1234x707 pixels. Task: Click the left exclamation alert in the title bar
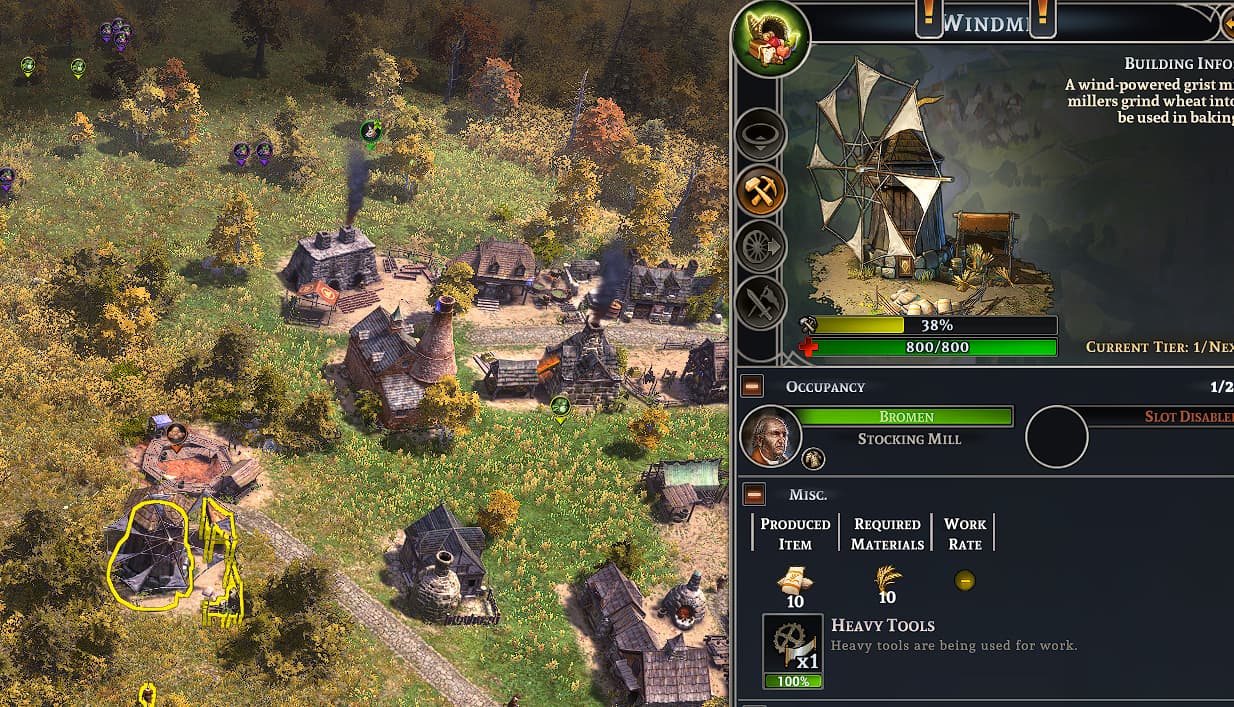(929, 17)
